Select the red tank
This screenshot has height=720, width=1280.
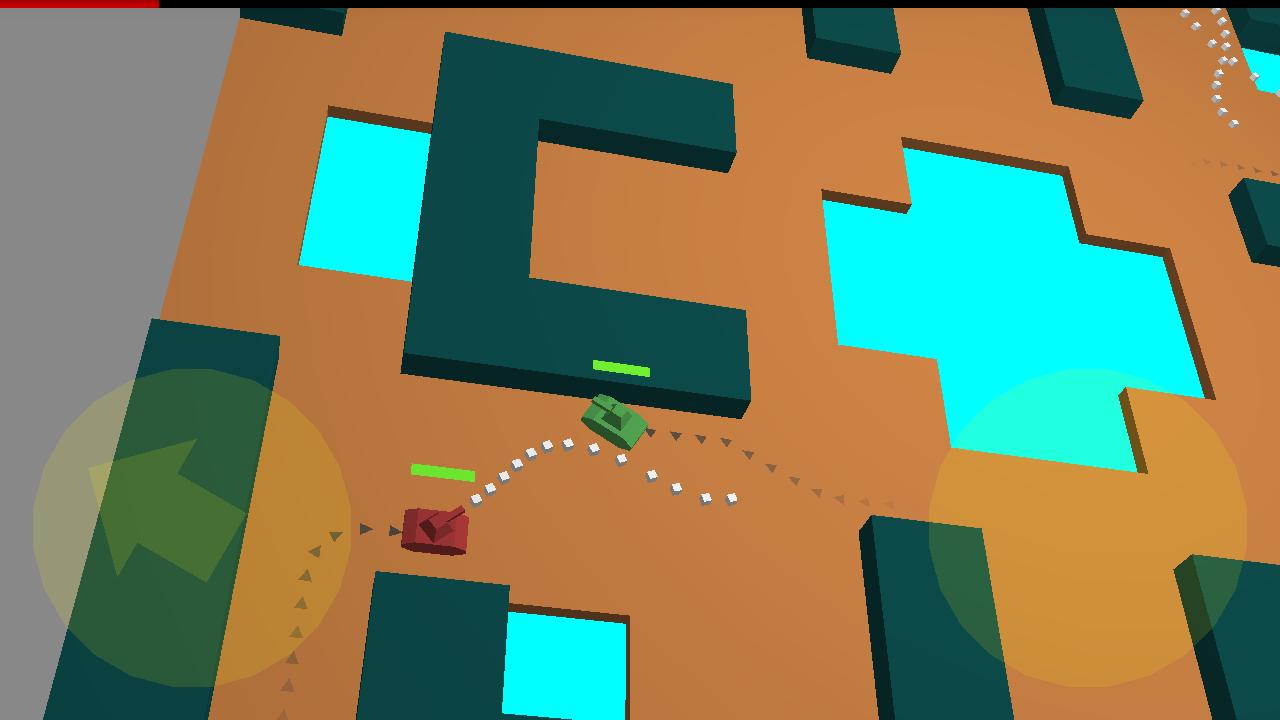coord(435,532)
